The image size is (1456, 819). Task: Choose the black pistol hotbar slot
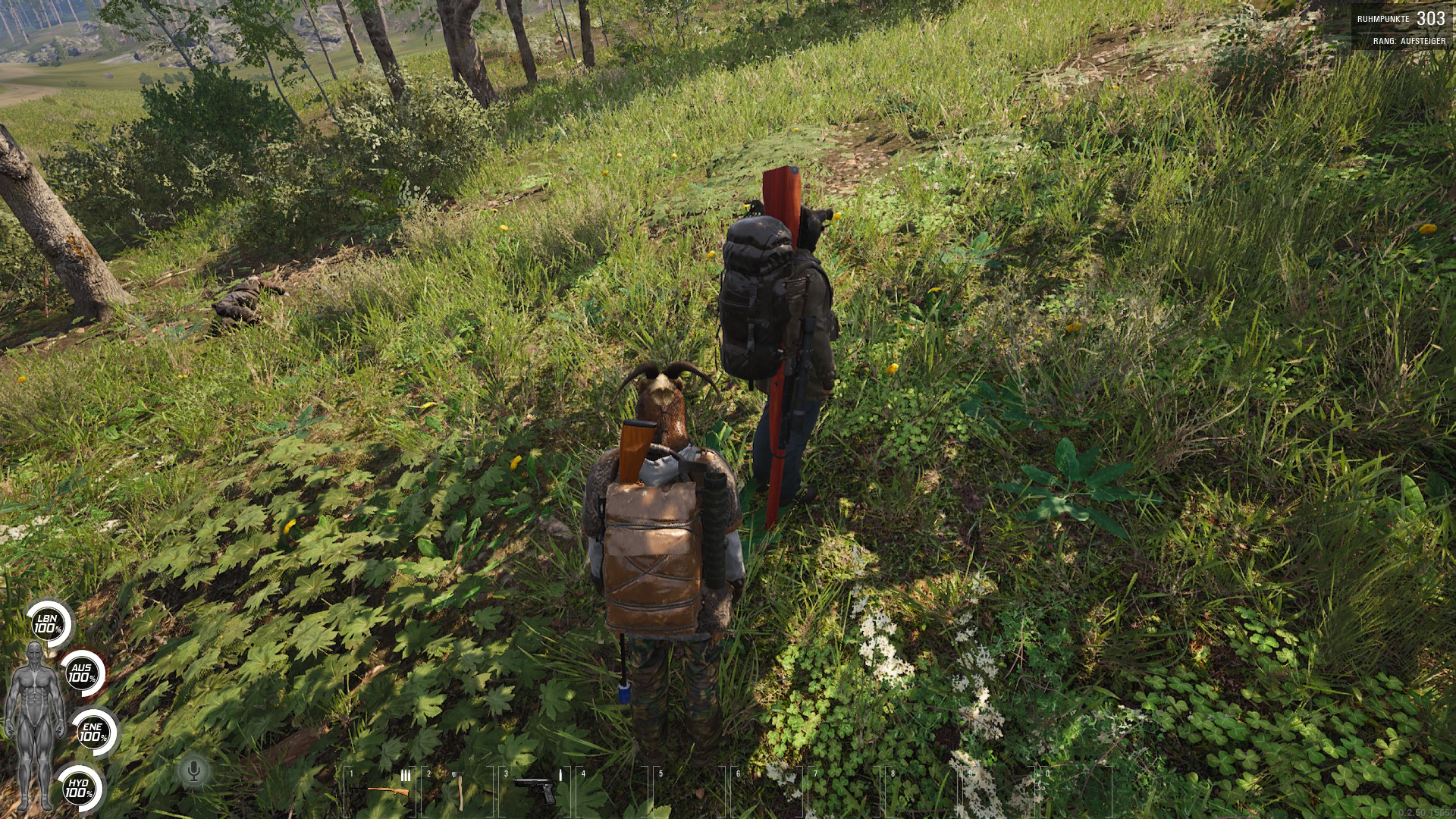coord(536,790)
